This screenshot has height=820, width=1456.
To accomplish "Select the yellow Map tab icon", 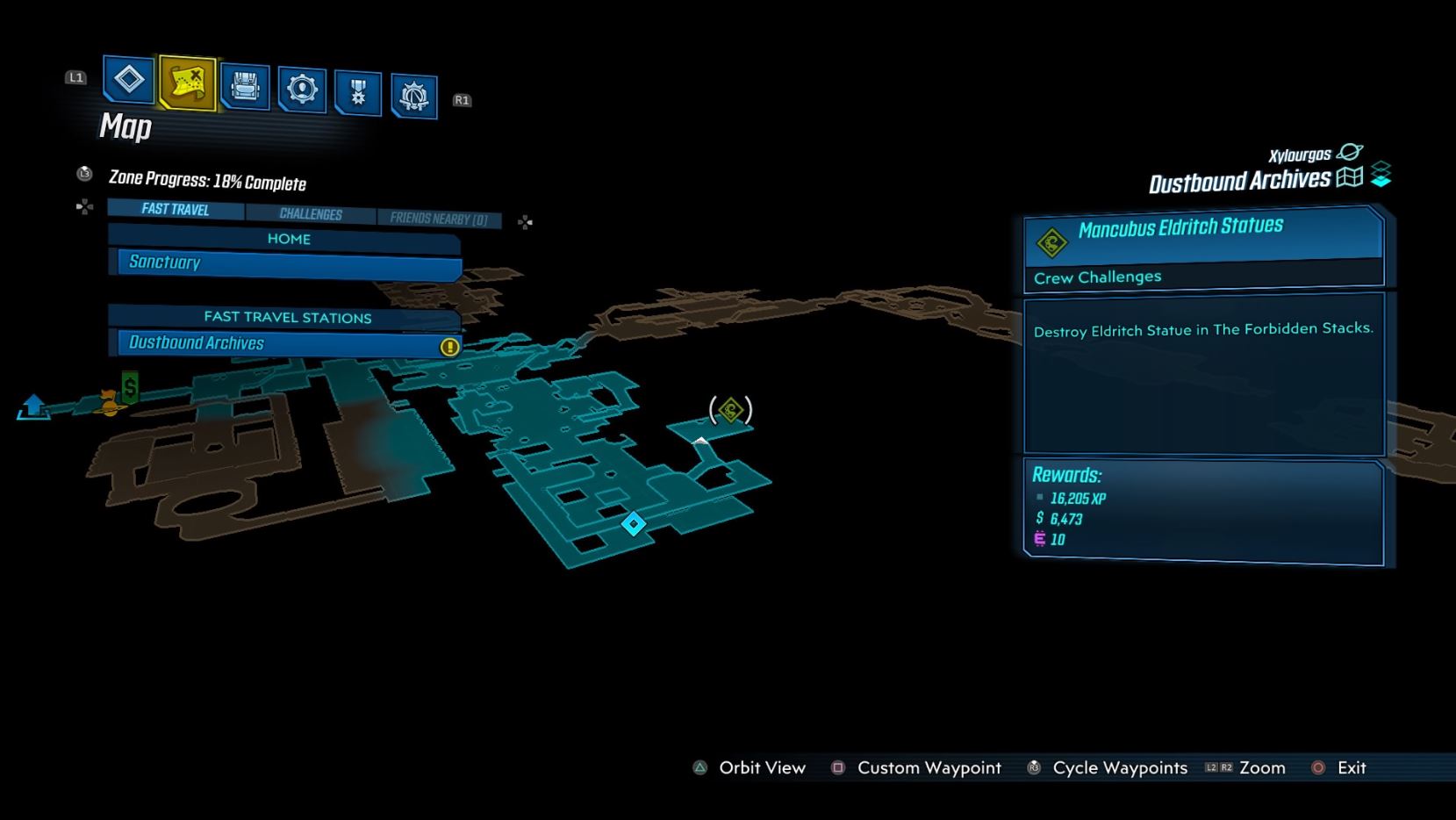I will pos(188,83).
